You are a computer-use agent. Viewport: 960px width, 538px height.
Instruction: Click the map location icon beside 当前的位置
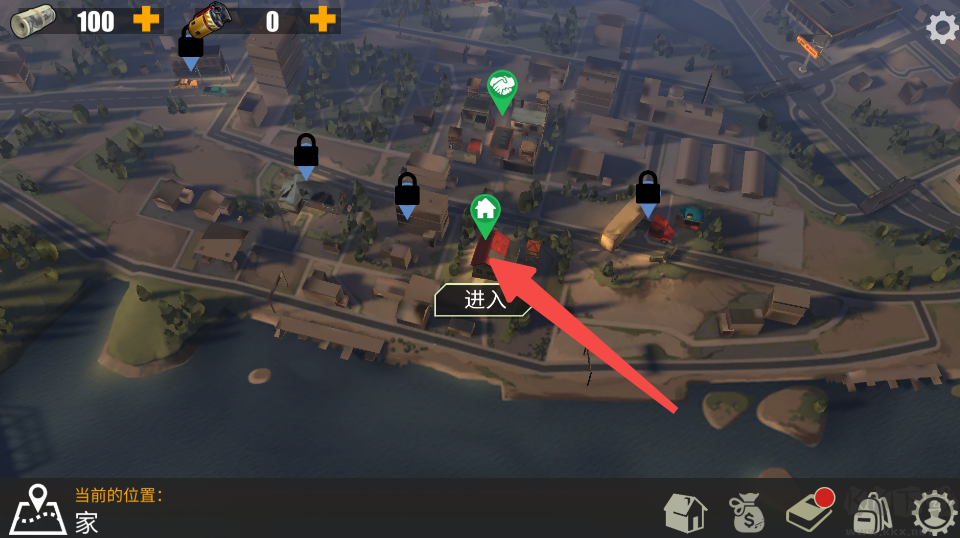pyautogui.click(x=38, y=509)
